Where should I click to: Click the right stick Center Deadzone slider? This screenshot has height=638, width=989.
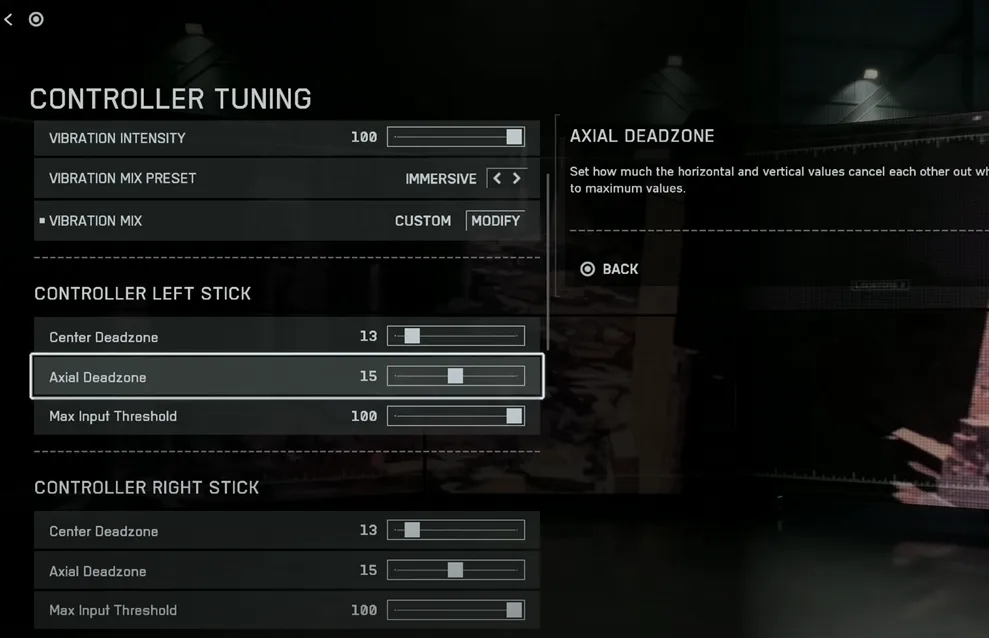pyautogui.click(x=456, y=530)
